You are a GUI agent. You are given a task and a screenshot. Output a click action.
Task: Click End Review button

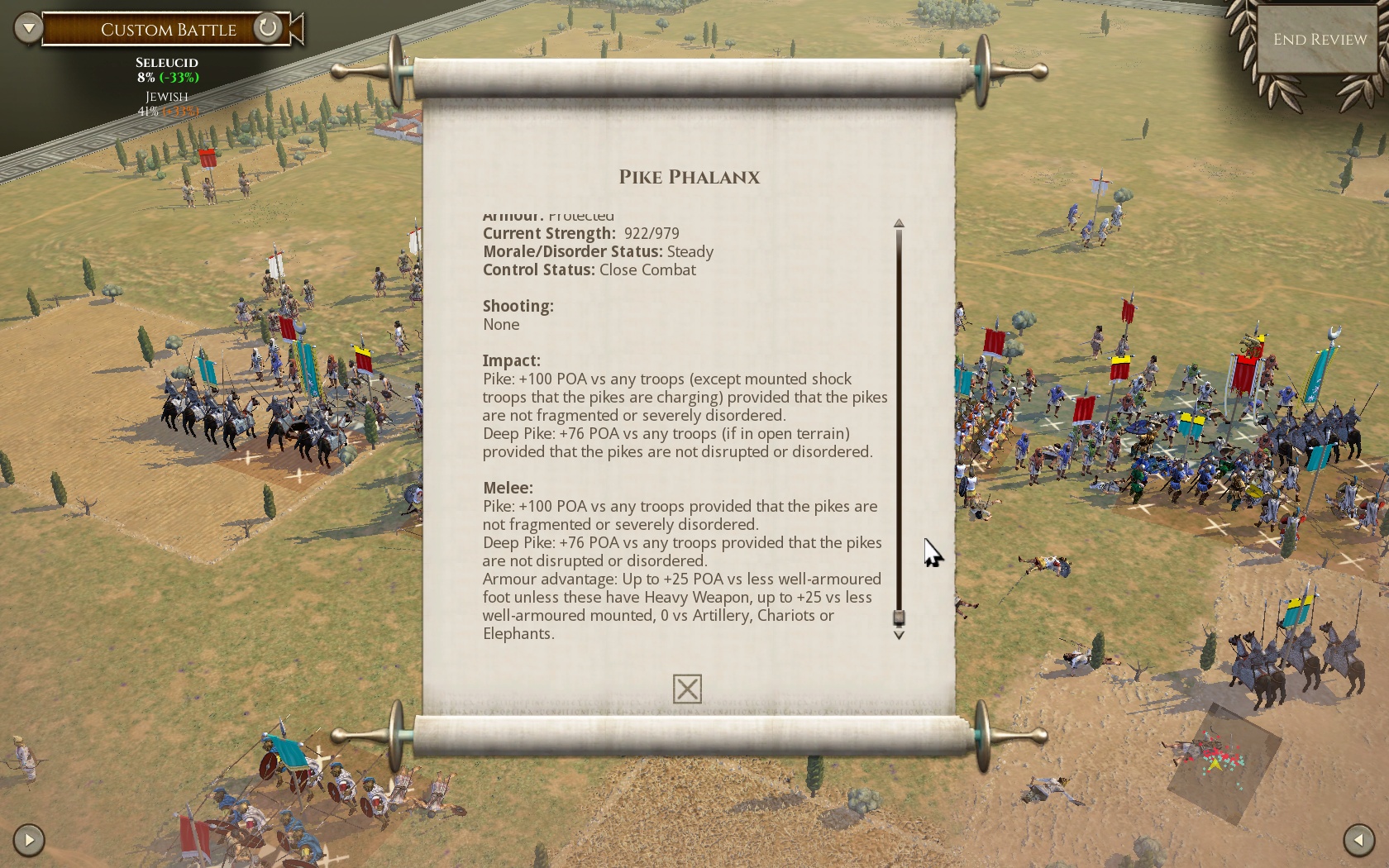pyautogui.click(x=1320, y=40)
